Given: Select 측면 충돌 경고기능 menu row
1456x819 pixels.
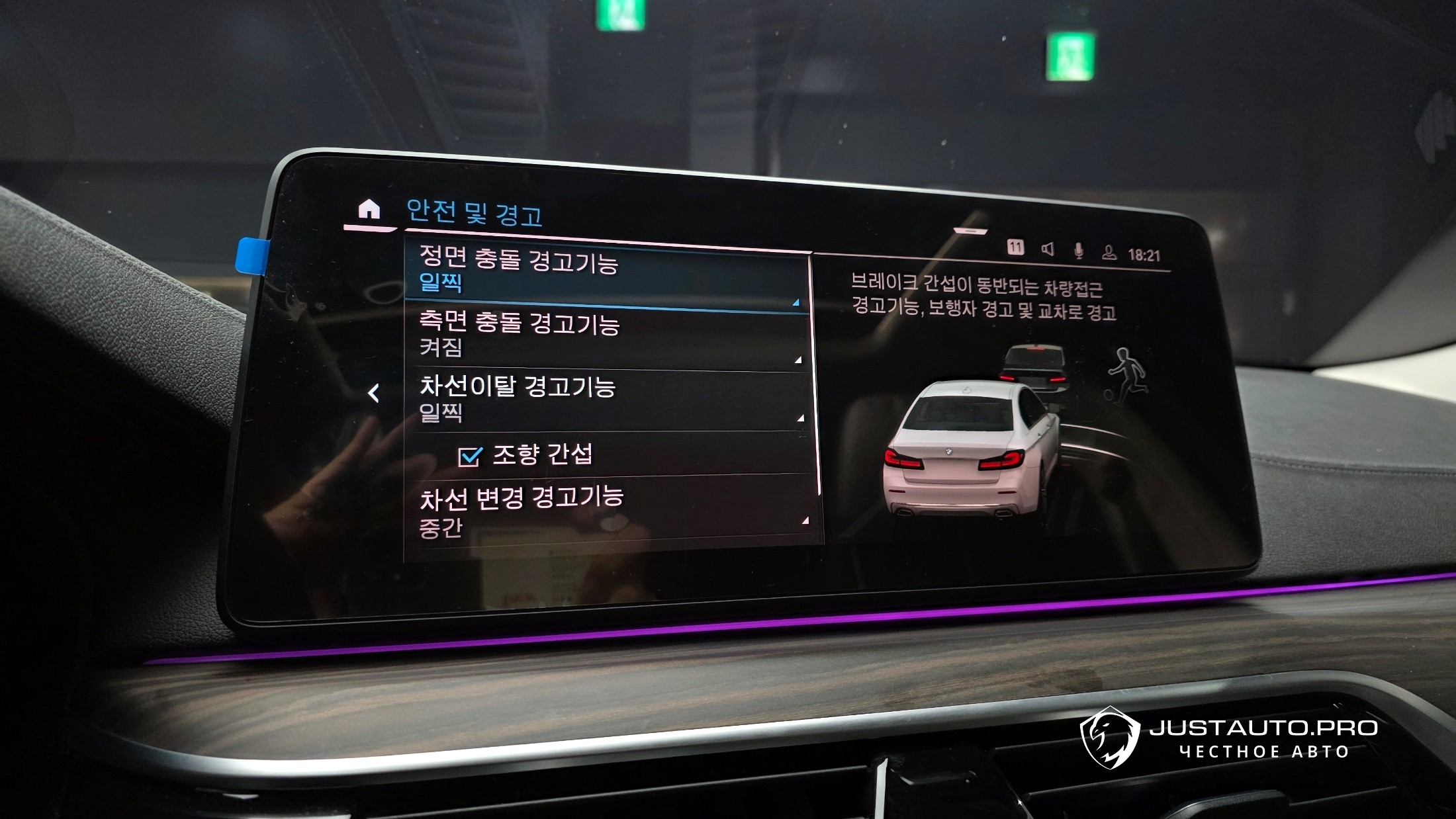Looking at the screenshot, I should tap(606, 336).
